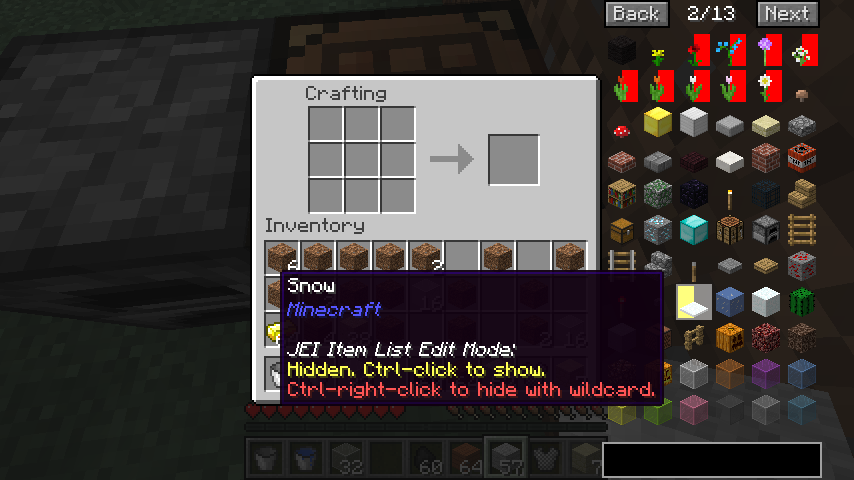854x480 pixels.
Task: Select the purple allium flower icon
Action: coord(765,50)
